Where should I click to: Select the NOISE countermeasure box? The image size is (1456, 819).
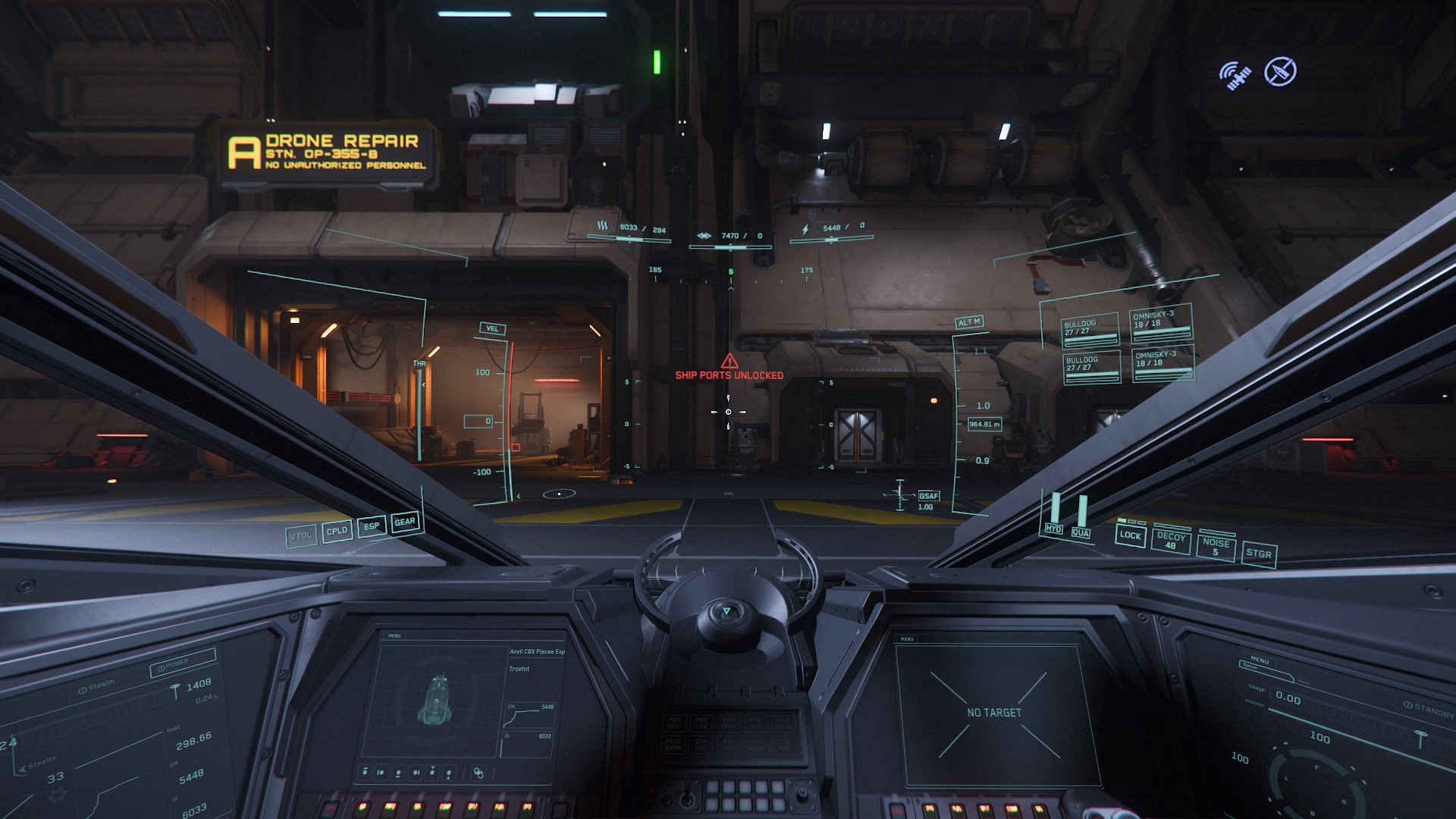[x=1216, y=547]
